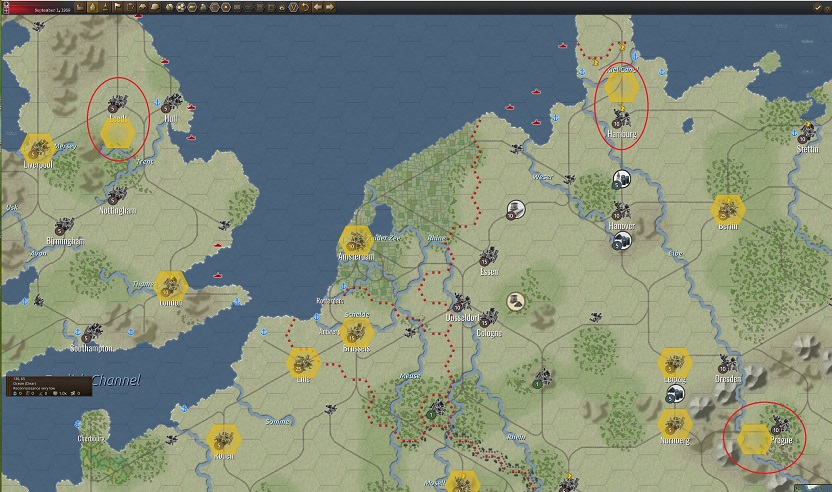The image size is (832, 492).
Task: Go to previous unit with left arrow
Action: (318, 7)
